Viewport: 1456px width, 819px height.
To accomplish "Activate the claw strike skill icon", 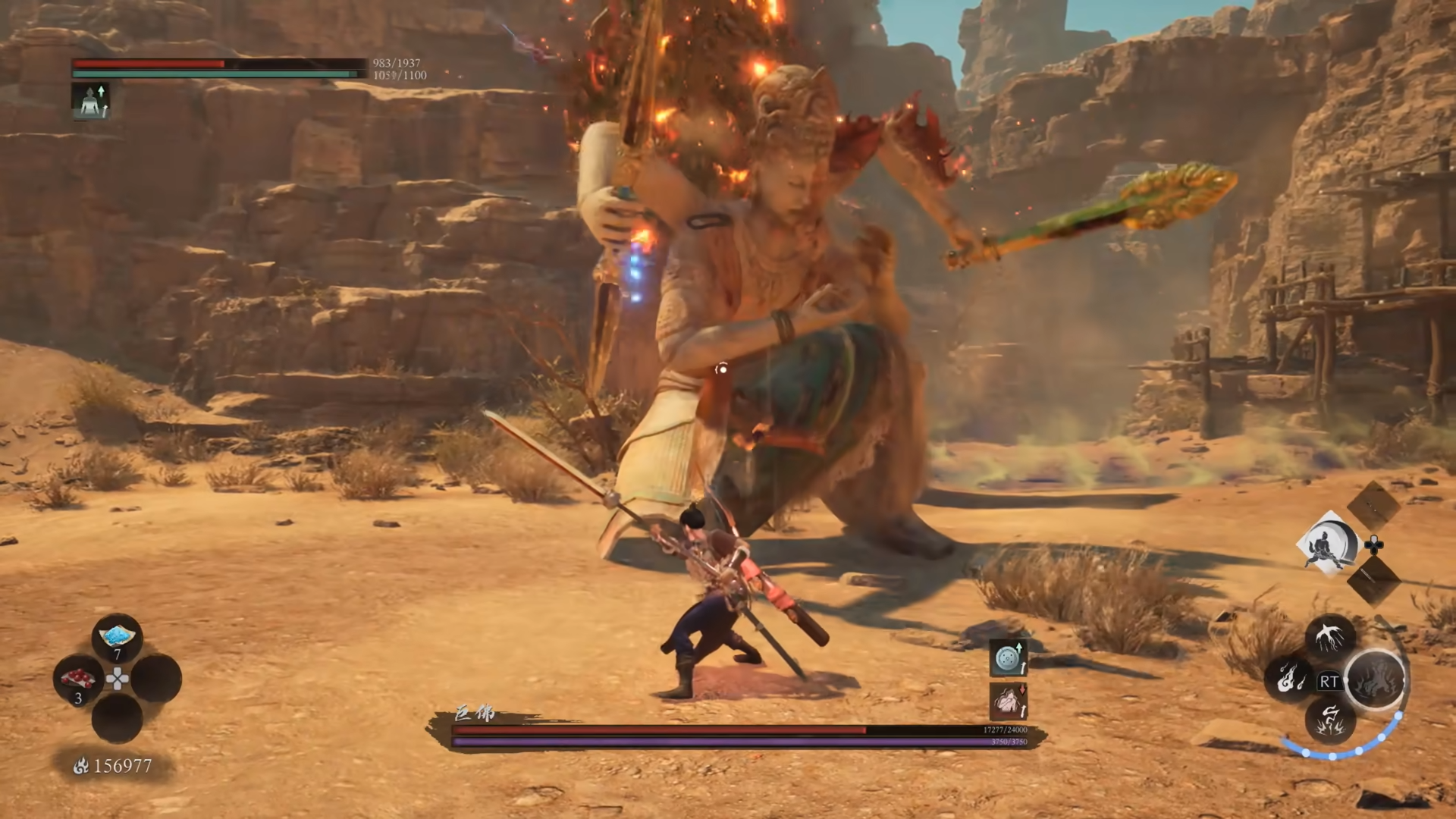I will [x=1331, y=636].
